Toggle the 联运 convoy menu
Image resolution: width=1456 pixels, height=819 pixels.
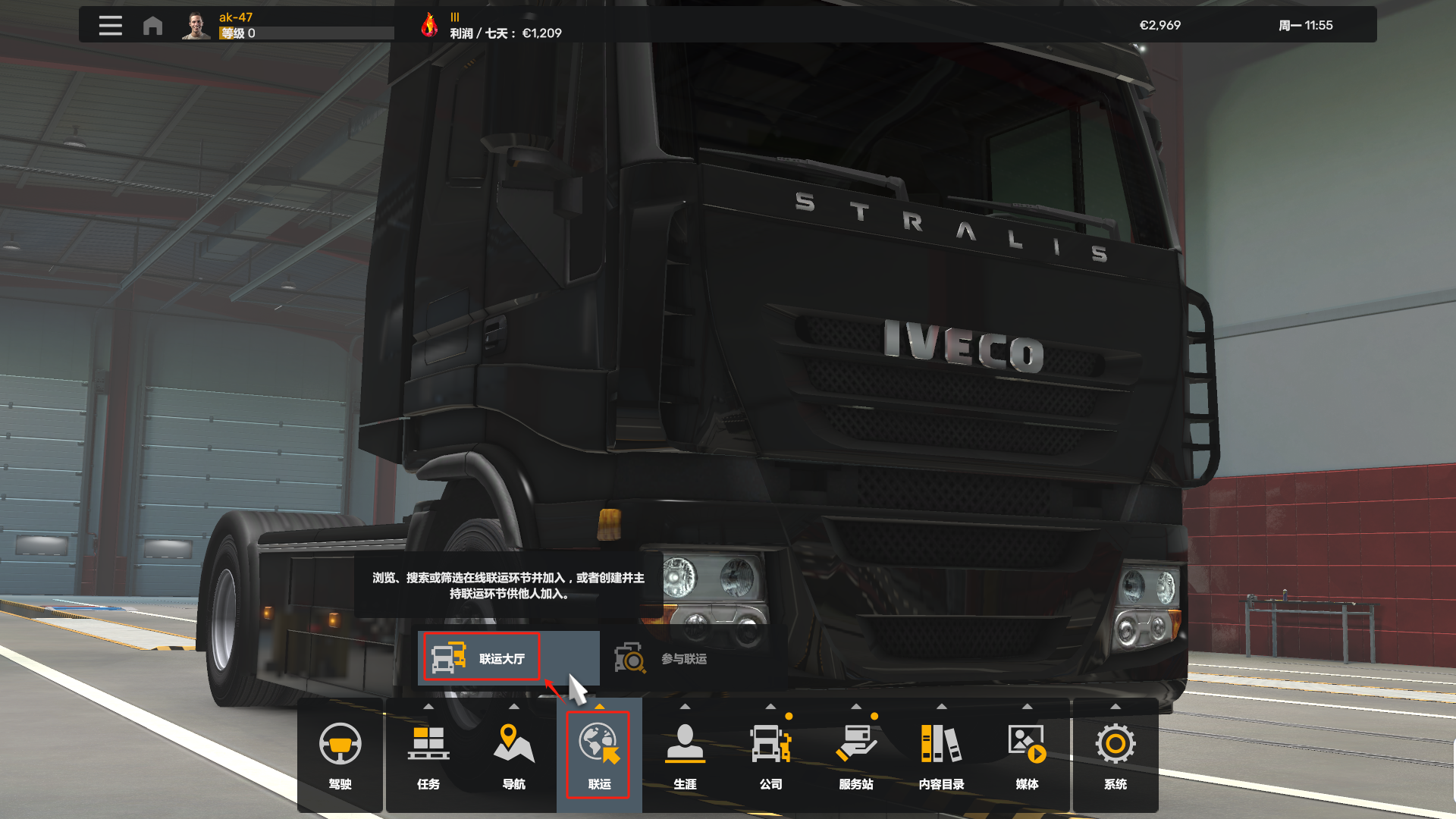599,755
